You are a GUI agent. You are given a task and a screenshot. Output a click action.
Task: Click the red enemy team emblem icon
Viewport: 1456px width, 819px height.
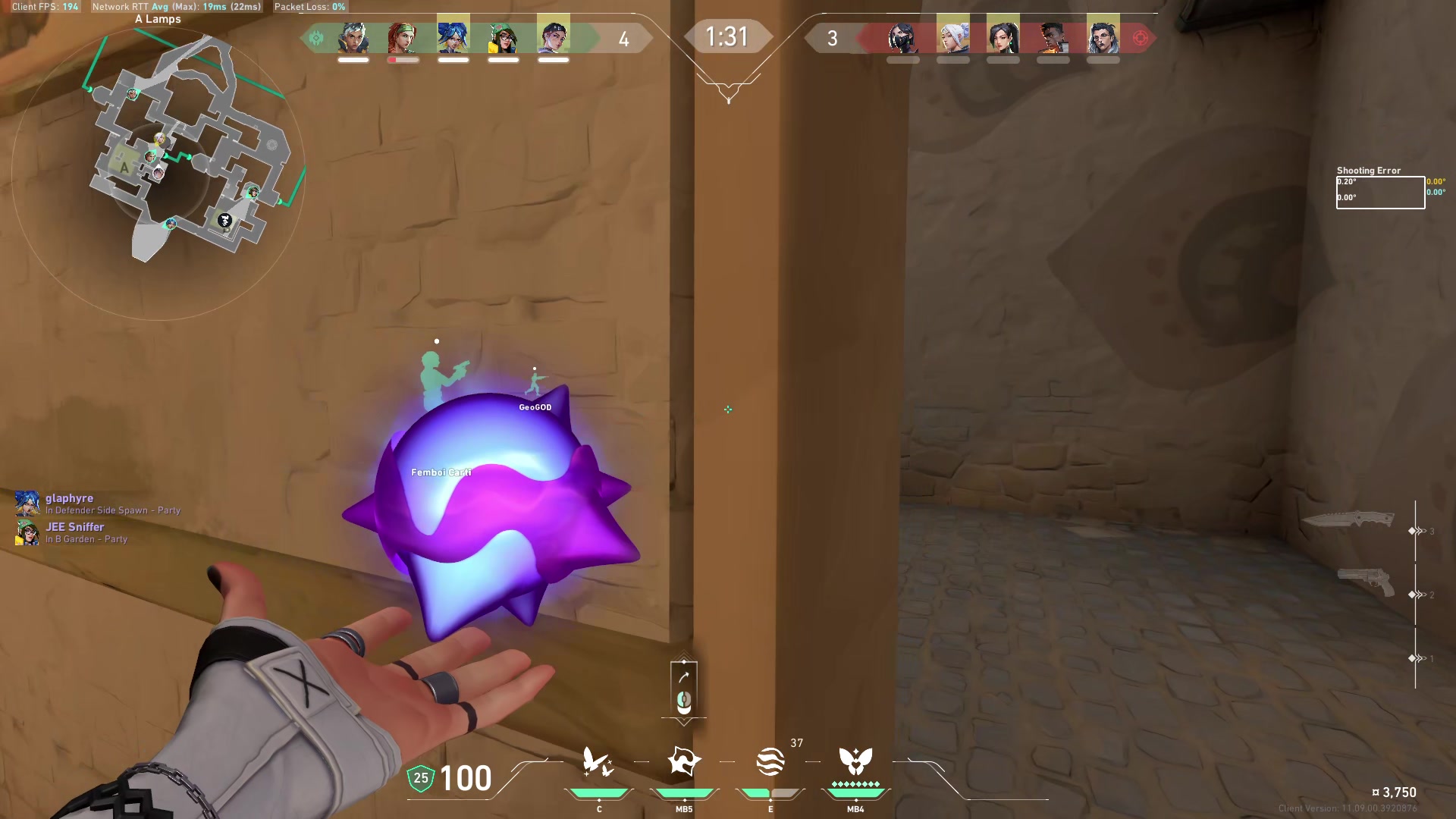pos(1141,38)
